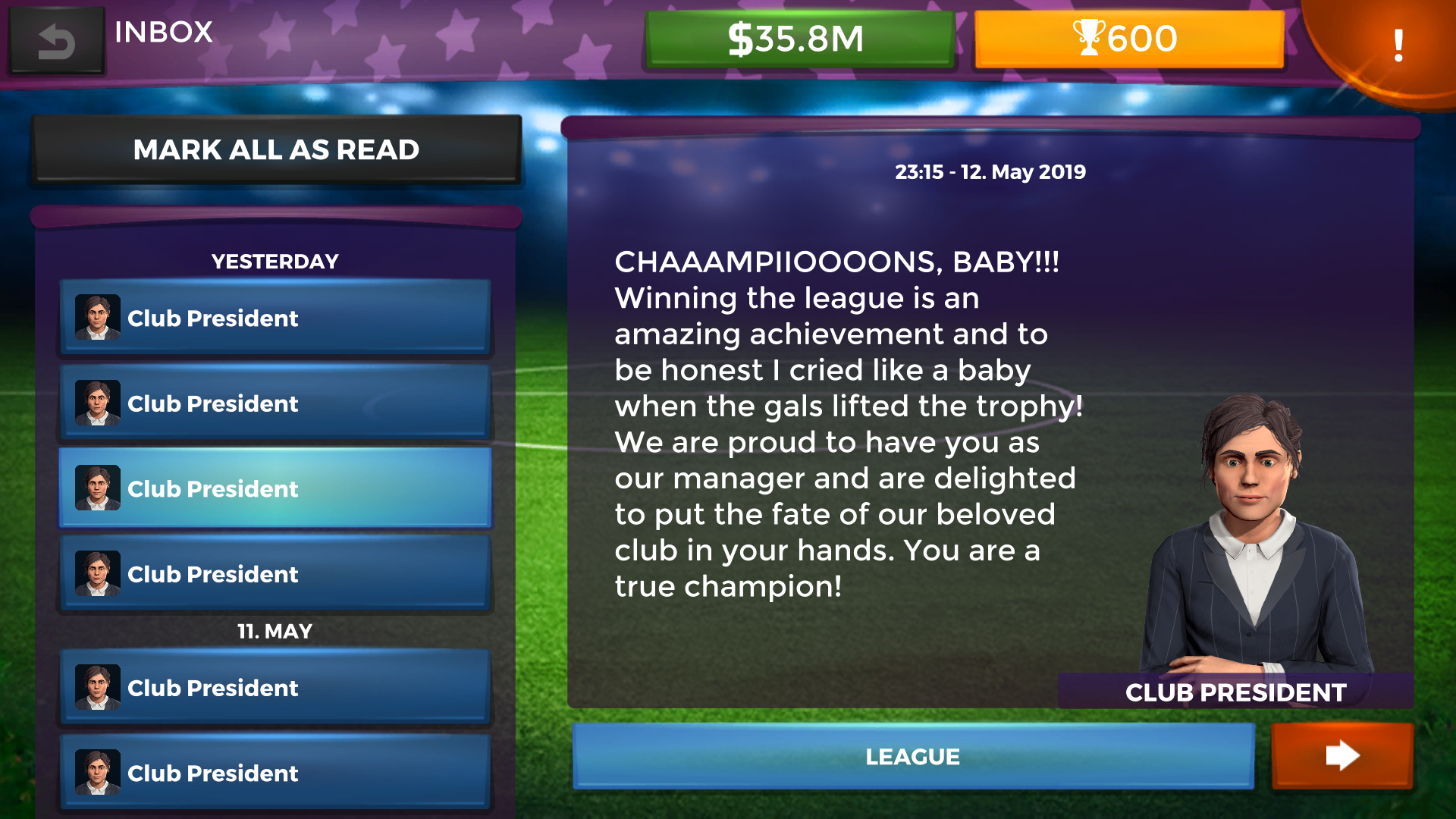Open the first message under 11. May
The height and width of the screenshot is (819, 1456).
[276, 688]
